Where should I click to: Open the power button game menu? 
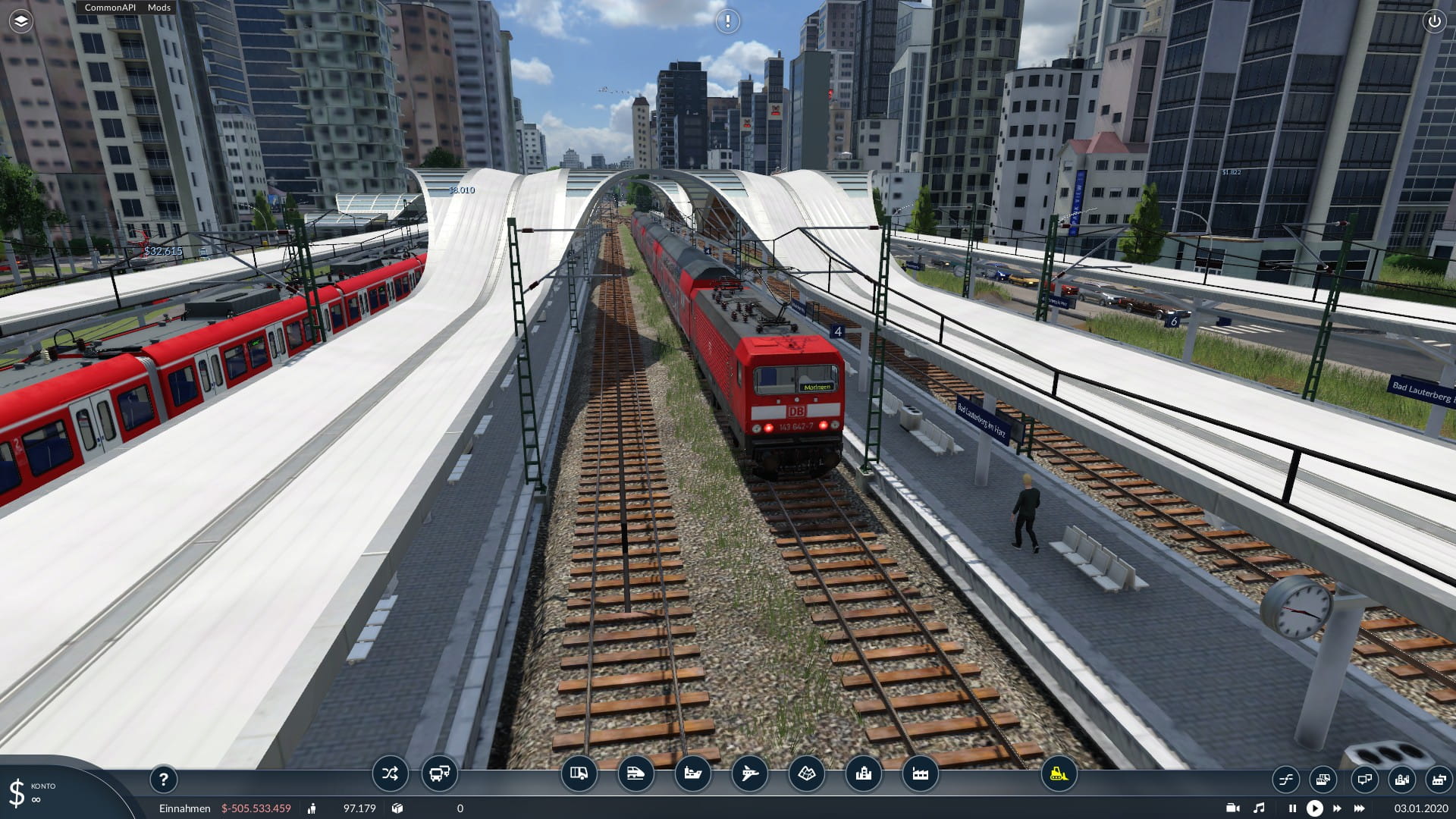(x=1434, y=21)
